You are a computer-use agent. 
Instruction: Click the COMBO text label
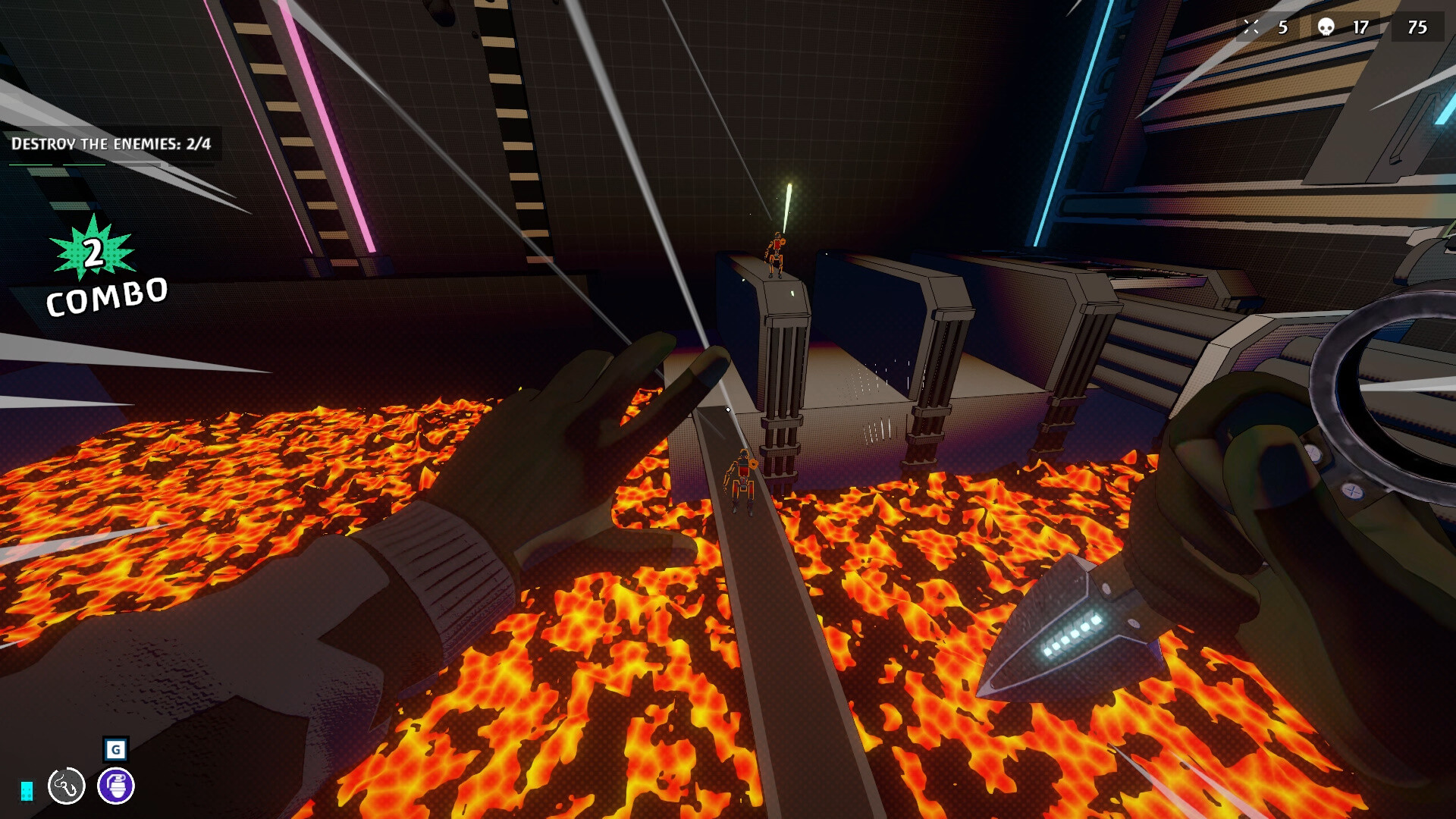(x=105, y=297)
